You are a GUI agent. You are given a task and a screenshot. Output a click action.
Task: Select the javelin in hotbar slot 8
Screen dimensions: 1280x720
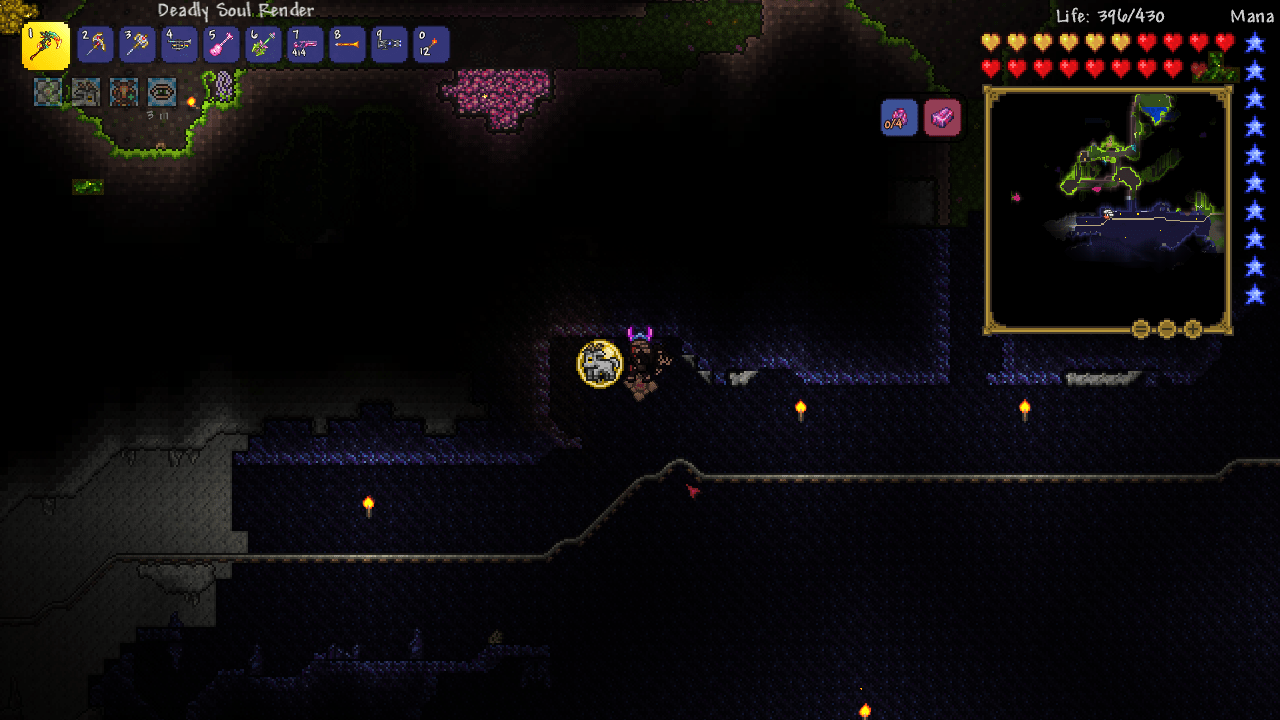pyautogui.click(x=348, y=44)
